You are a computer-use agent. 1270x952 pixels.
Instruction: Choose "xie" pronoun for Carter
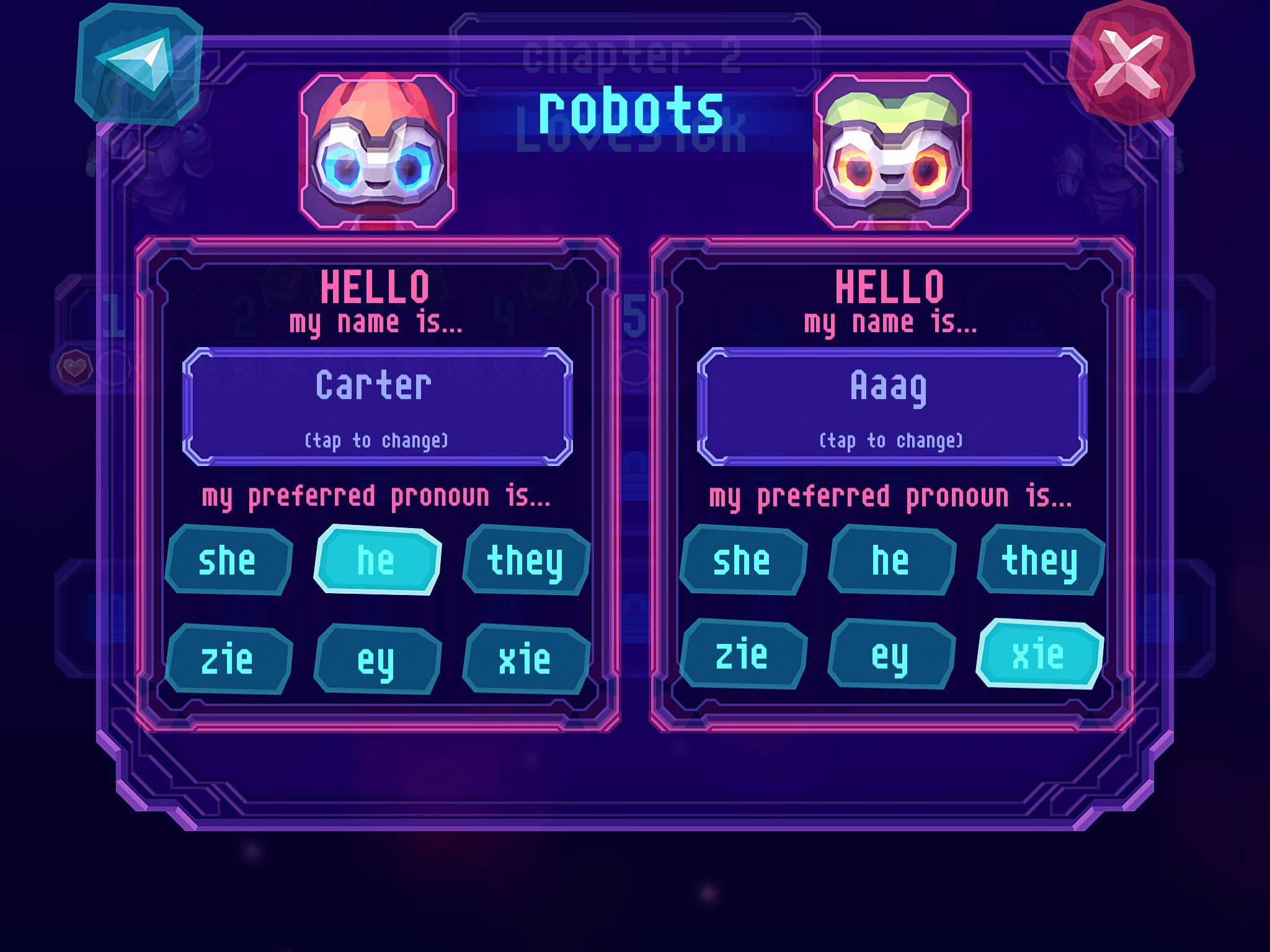click(x=526, y=659)
